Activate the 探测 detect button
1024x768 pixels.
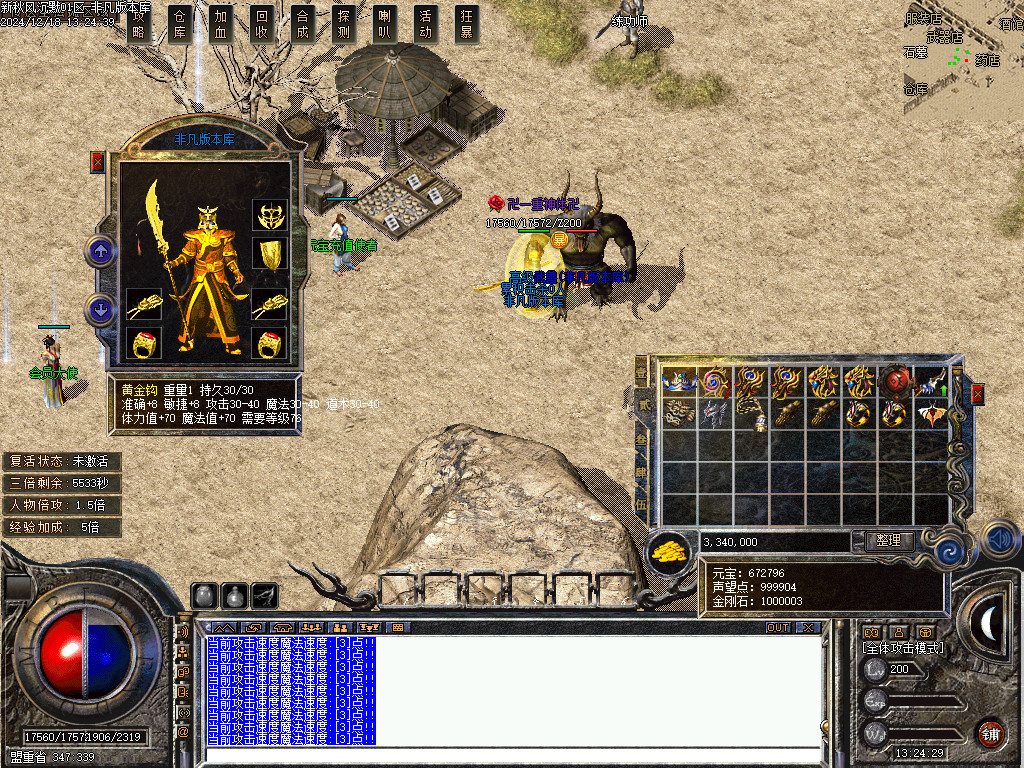(x=344, y=23)
